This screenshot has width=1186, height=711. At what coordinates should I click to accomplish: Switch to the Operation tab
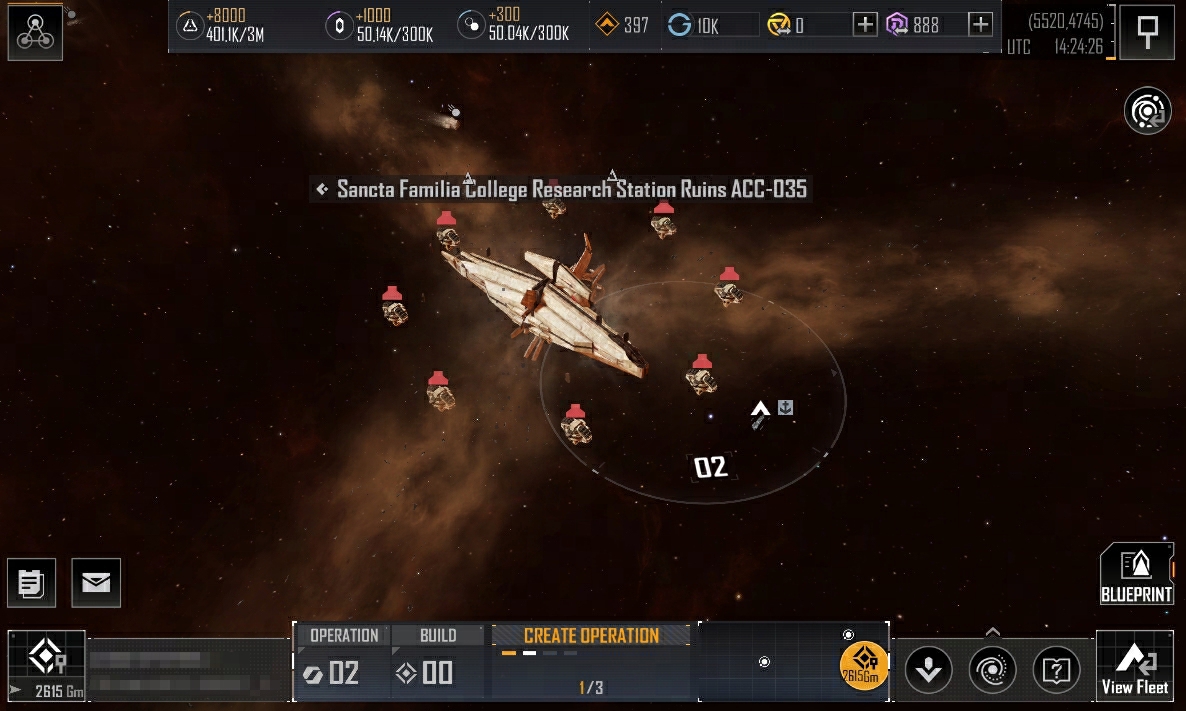point(343,635)
